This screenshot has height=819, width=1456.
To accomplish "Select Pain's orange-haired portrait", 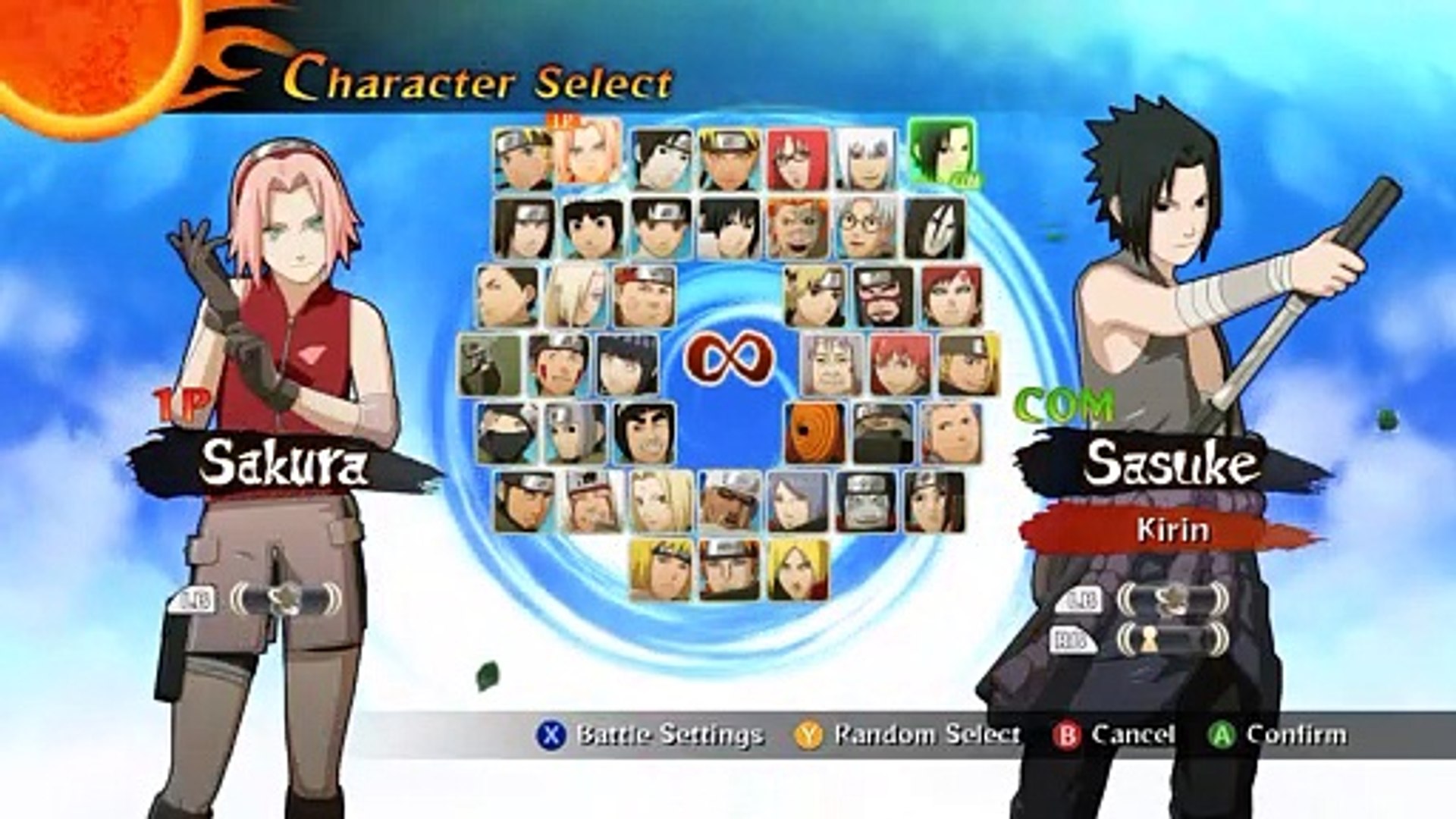I will coord(729,570).
